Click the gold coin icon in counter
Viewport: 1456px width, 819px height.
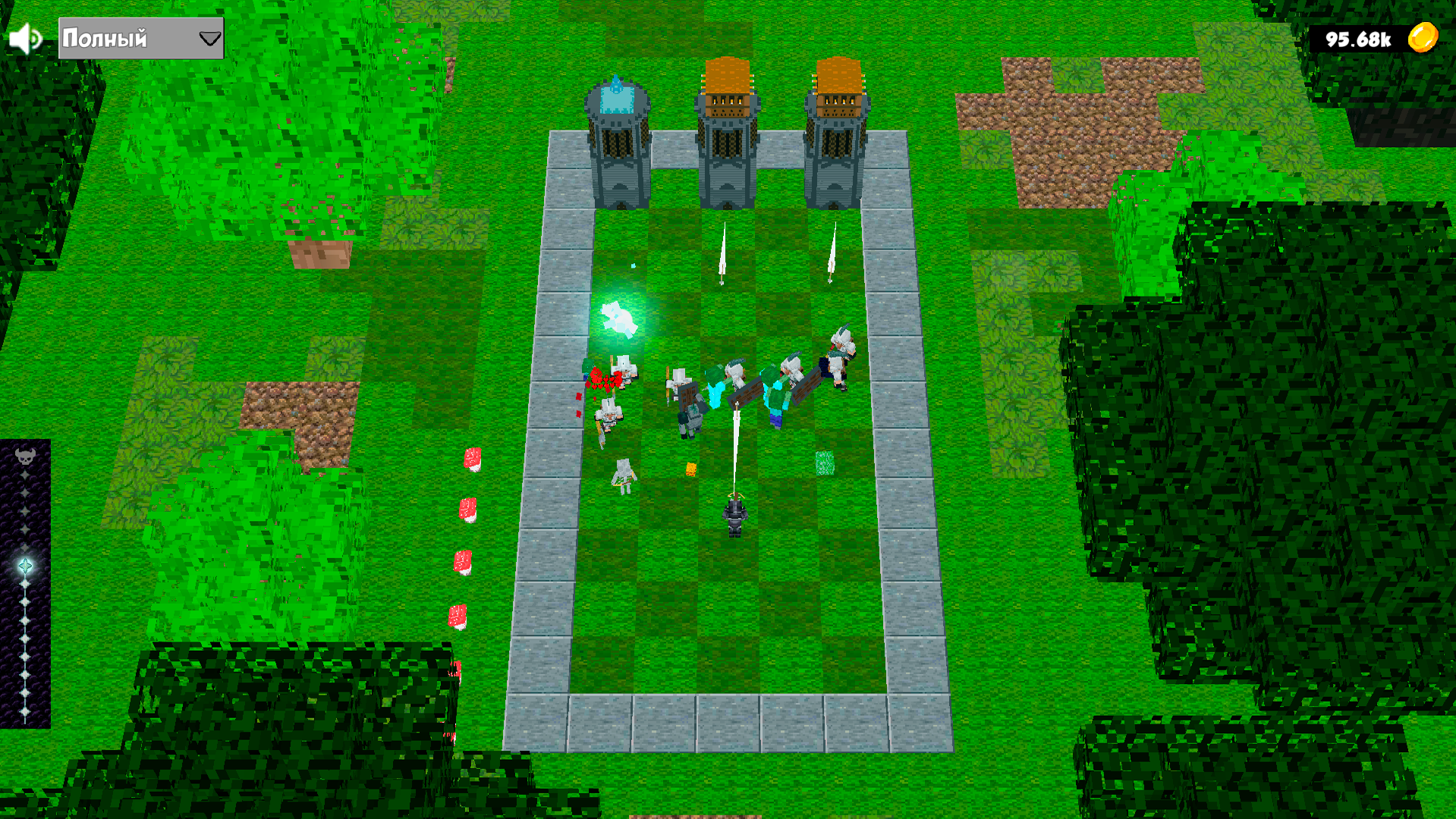(1422, 36)
